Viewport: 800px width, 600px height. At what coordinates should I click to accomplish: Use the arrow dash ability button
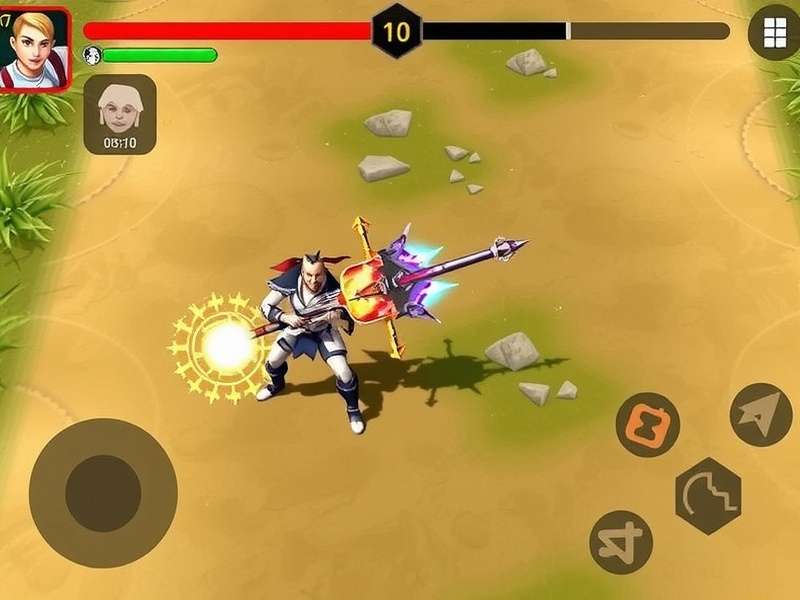pos(760,414)
